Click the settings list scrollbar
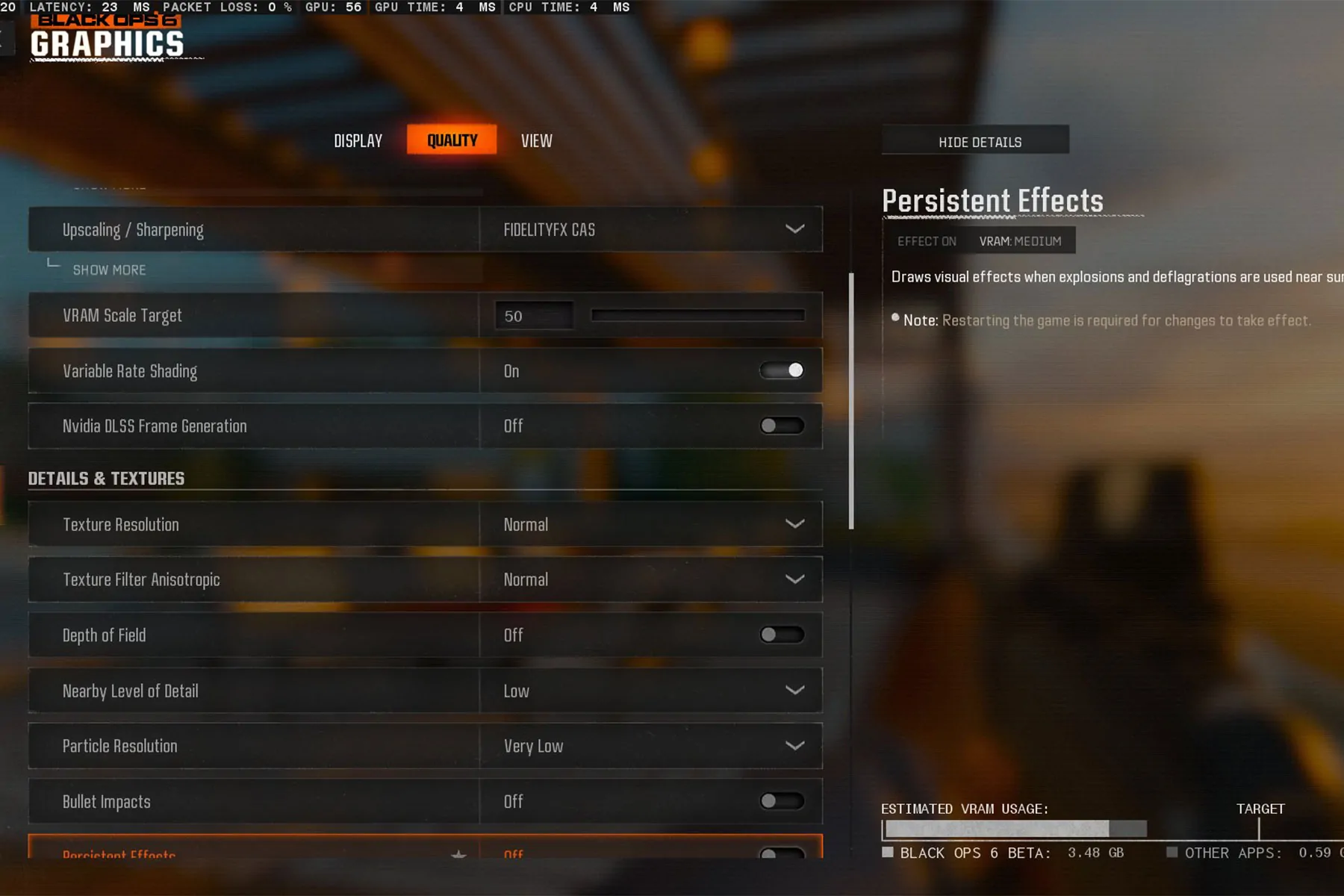Image resolution: width=1344 pixels, height=896 pixels. click(851, 402)
